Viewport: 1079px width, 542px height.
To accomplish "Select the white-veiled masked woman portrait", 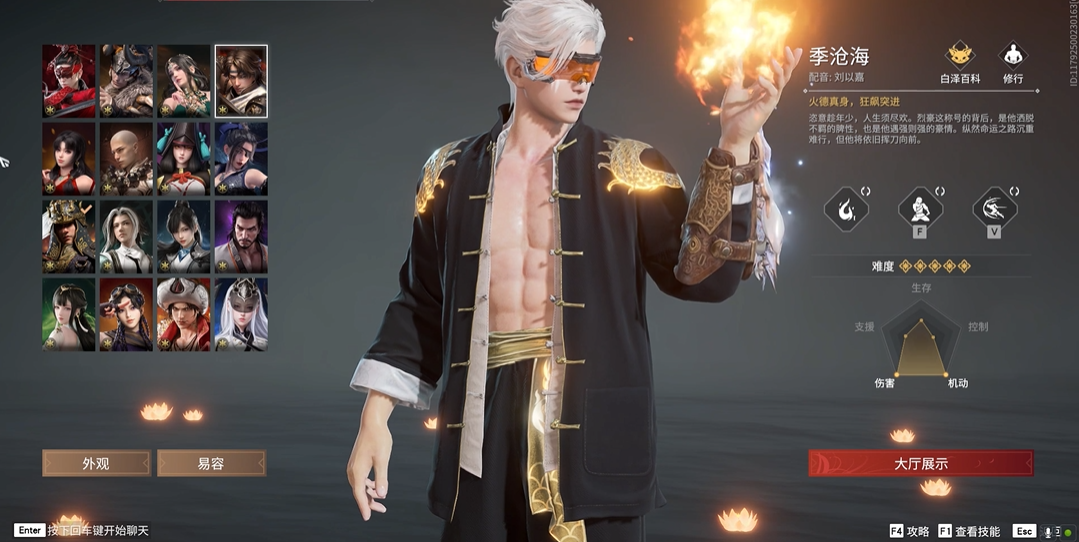I will [x=241, y=314].
